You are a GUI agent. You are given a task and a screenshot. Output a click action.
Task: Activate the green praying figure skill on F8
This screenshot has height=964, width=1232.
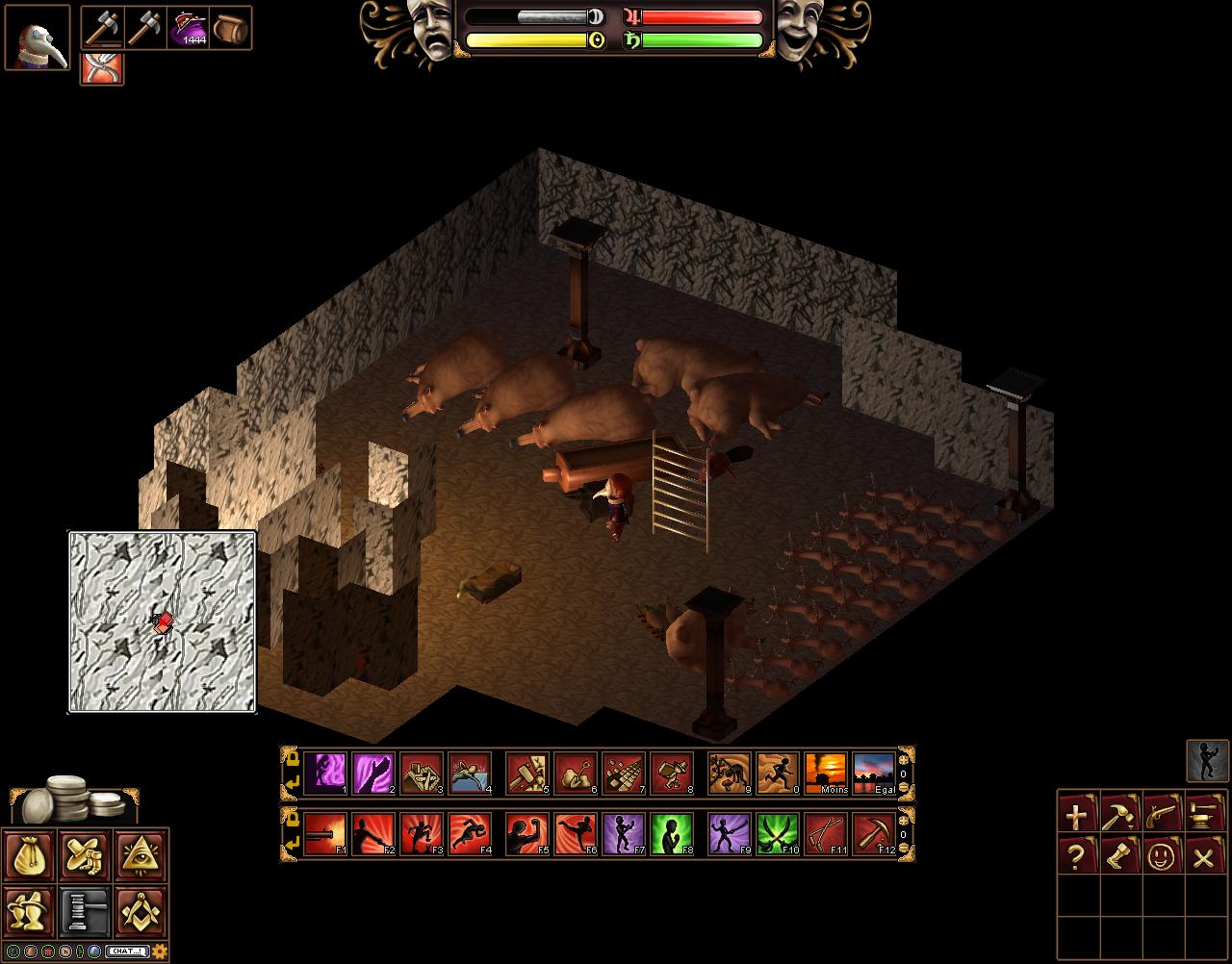click(671, 833)
